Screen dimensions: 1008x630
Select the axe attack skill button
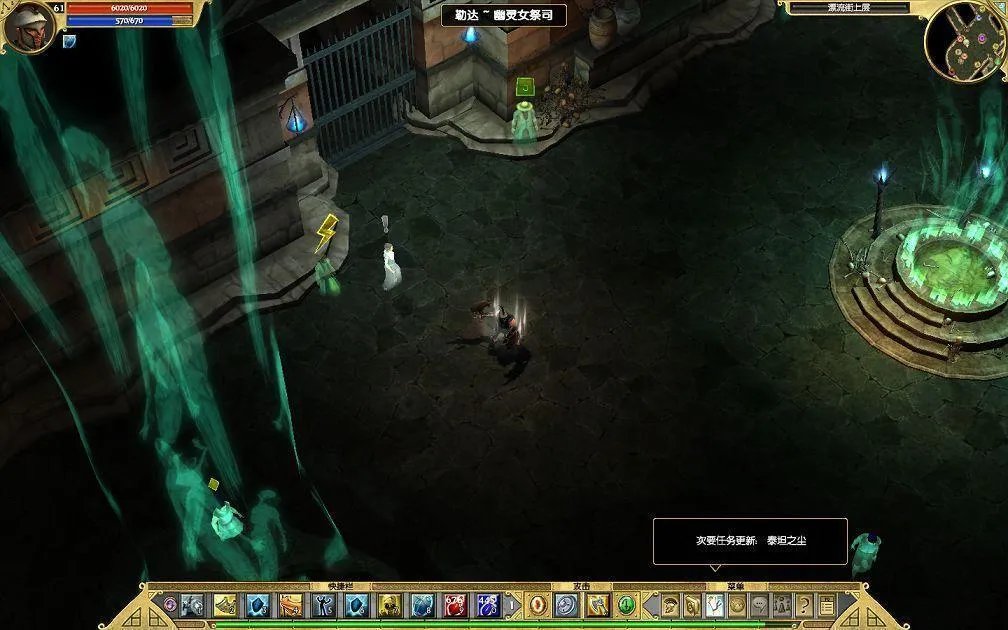tap(598, 605)
